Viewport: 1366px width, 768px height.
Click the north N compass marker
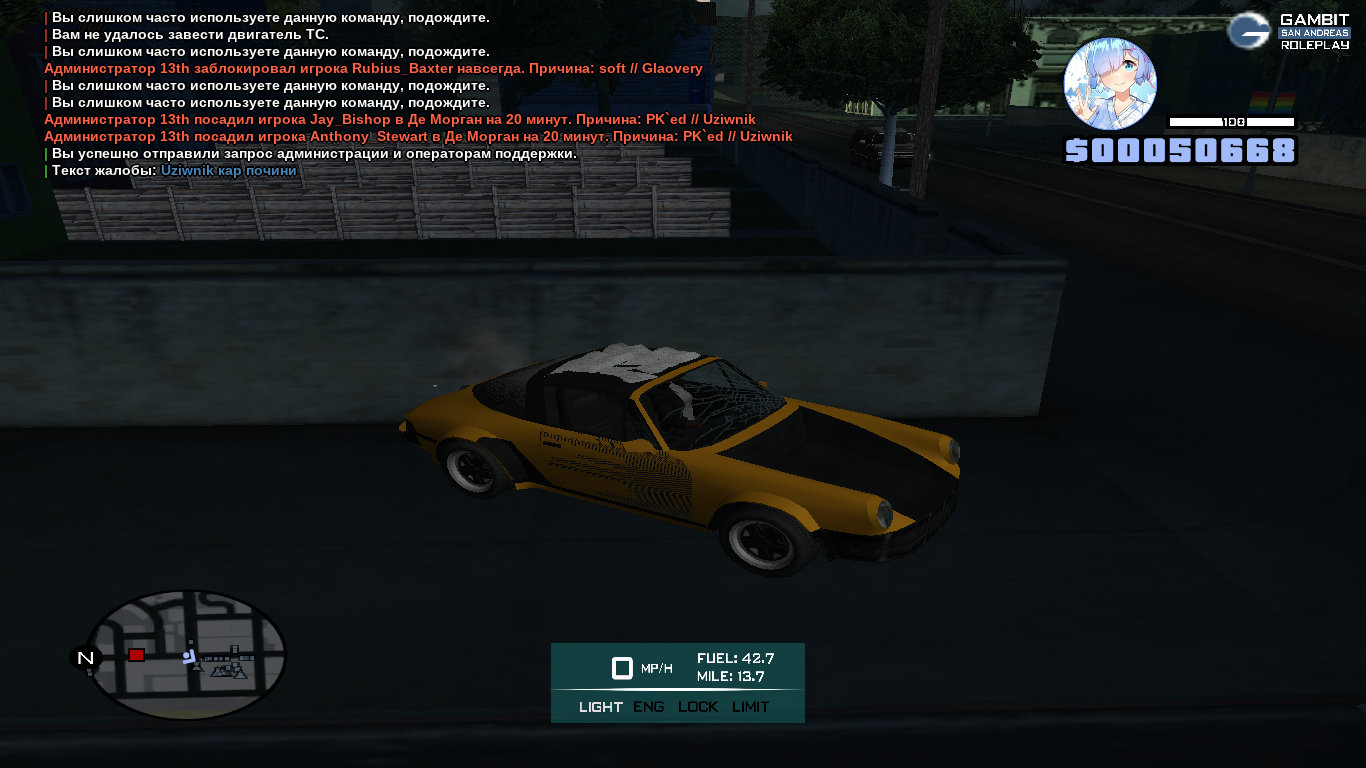[86, 658]
